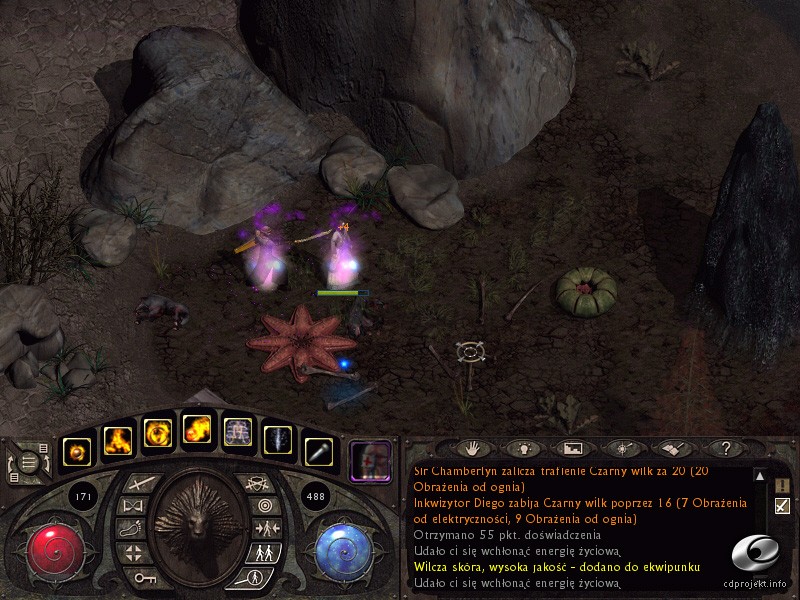This screenshot has width=800, height=600.
Task: Click the lightbulb button above the log
Action: 523,449
